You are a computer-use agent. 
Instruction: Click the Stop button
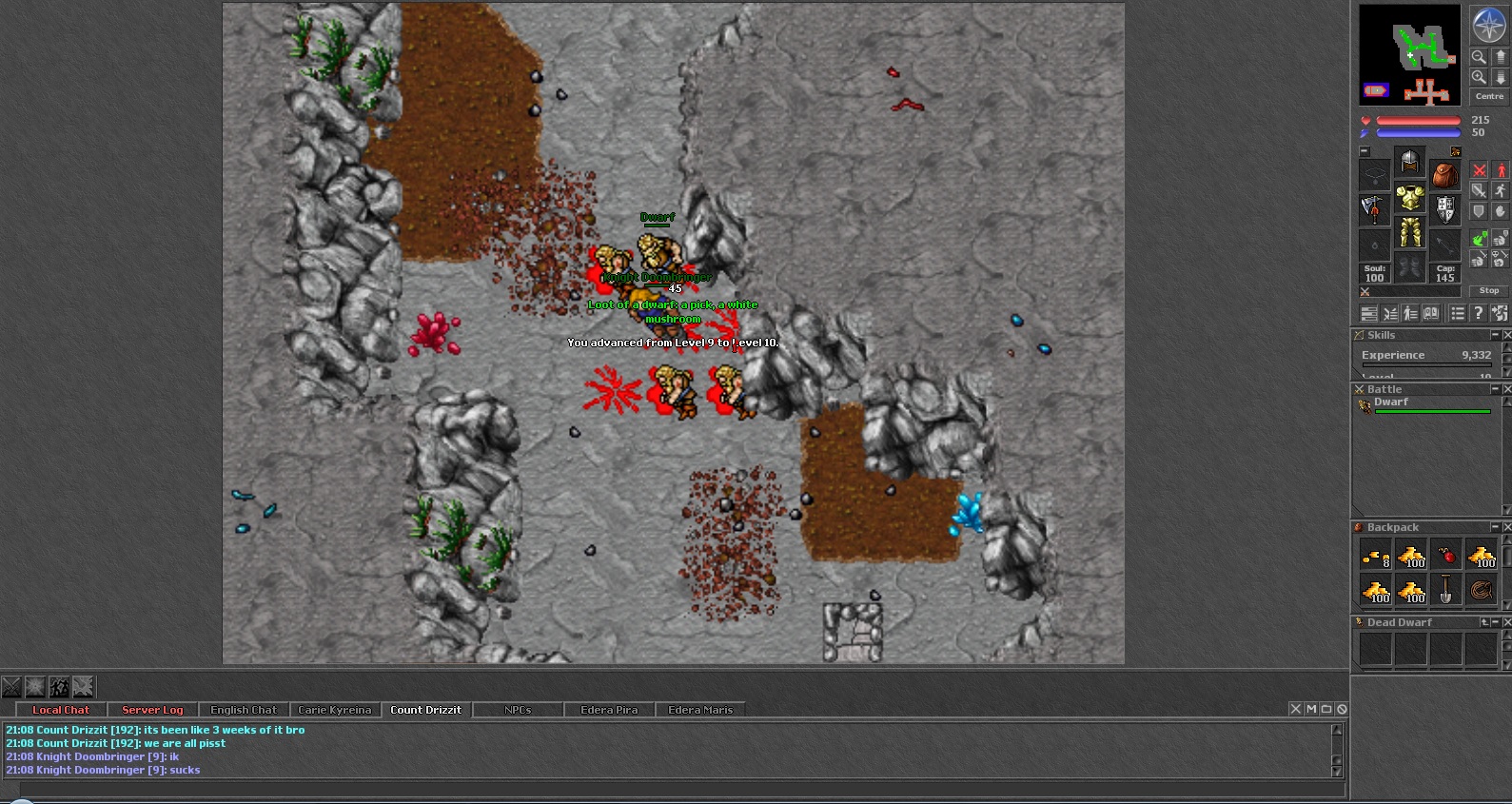click(1489, 290)
